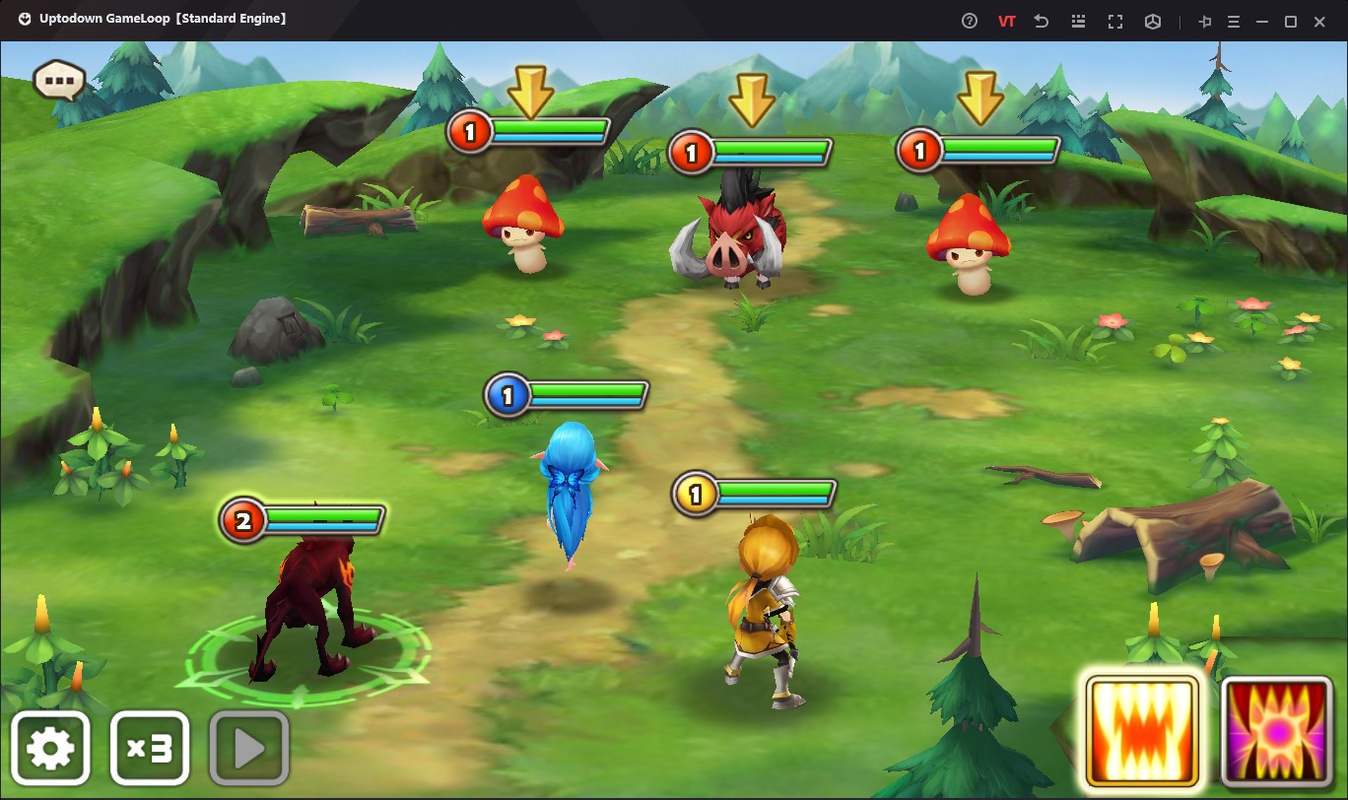
Task: Activate auto-play with the play arrow button
Action: point(249,748)
